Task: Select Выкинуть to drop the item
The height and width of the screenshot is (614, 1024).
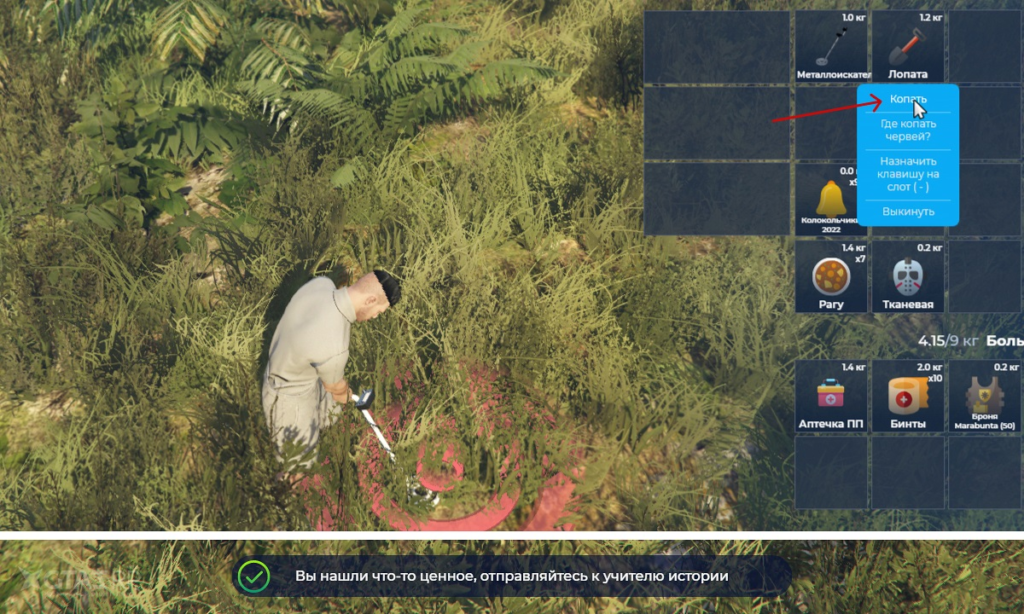Action: coord(908,211)
